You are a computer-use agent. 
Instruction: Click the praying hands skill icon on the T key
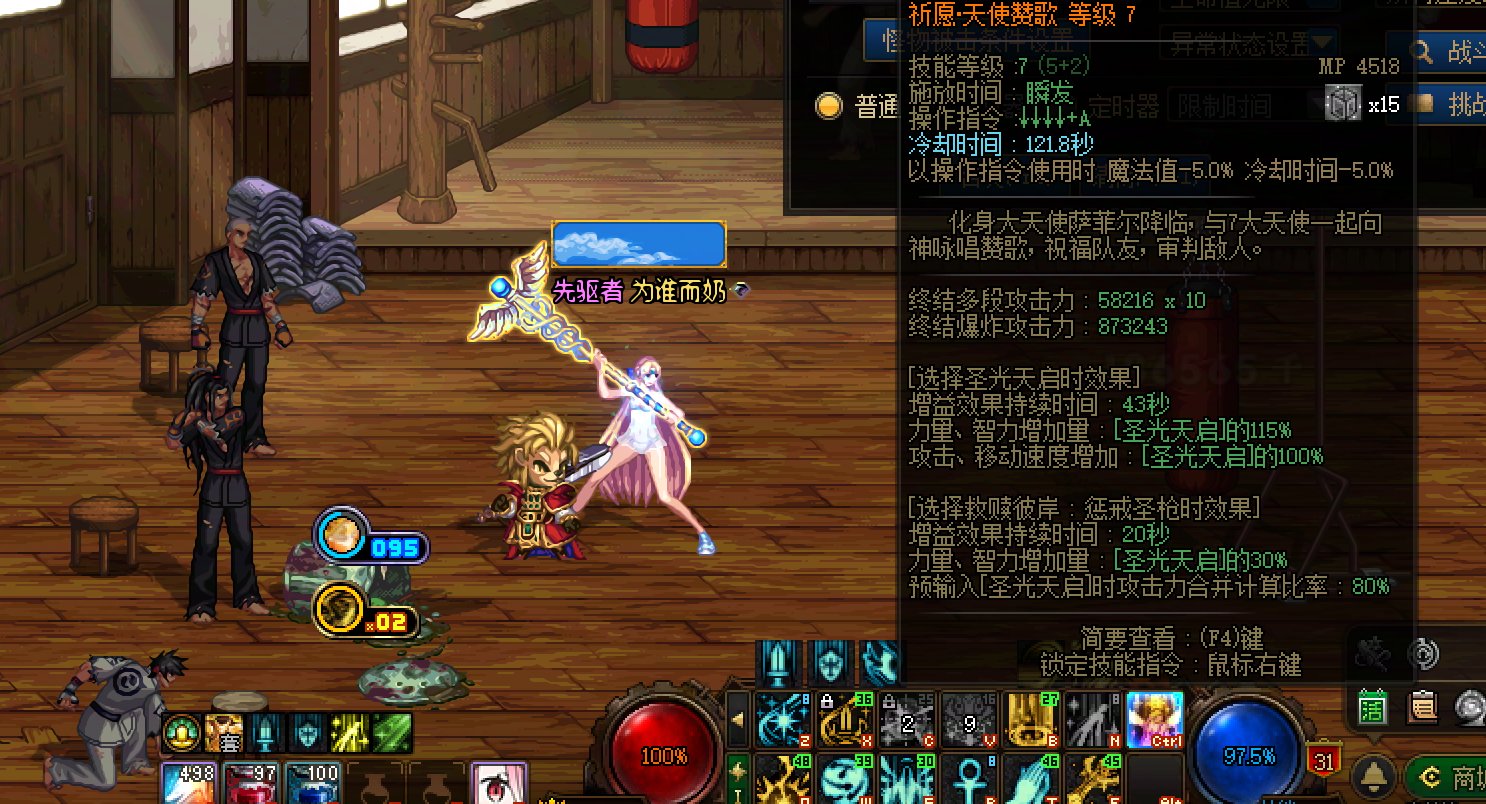(x=1029, y=779)
